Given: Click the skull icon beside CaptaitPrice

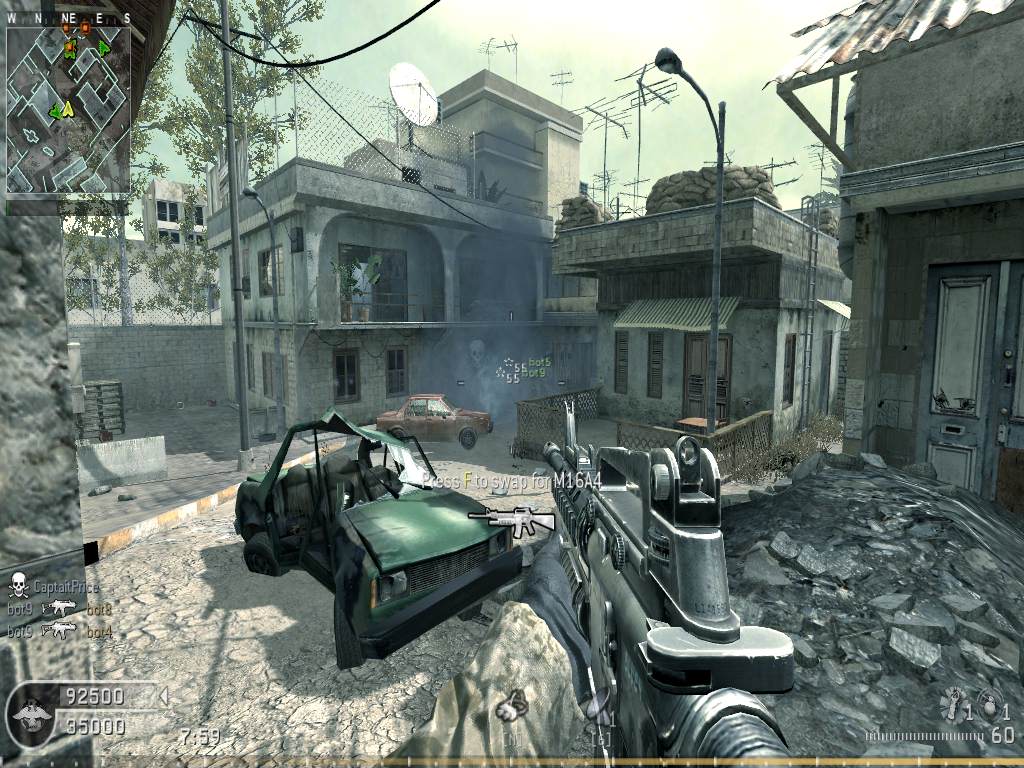Looking at the screenshot, I should (18, 585).
